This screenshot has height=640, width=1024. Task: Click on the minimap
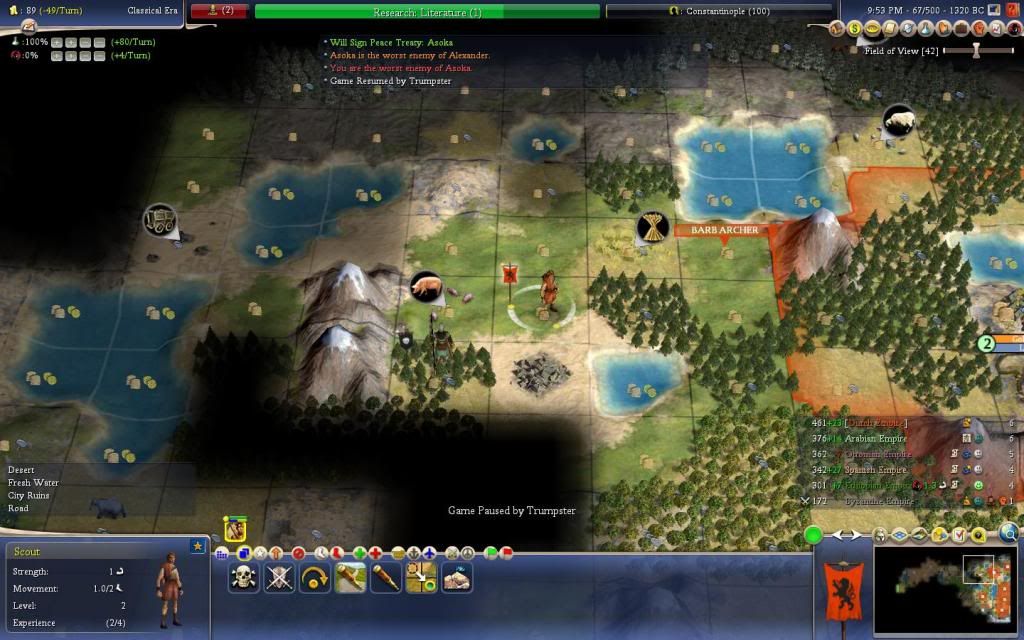click(x=945, y=588)
